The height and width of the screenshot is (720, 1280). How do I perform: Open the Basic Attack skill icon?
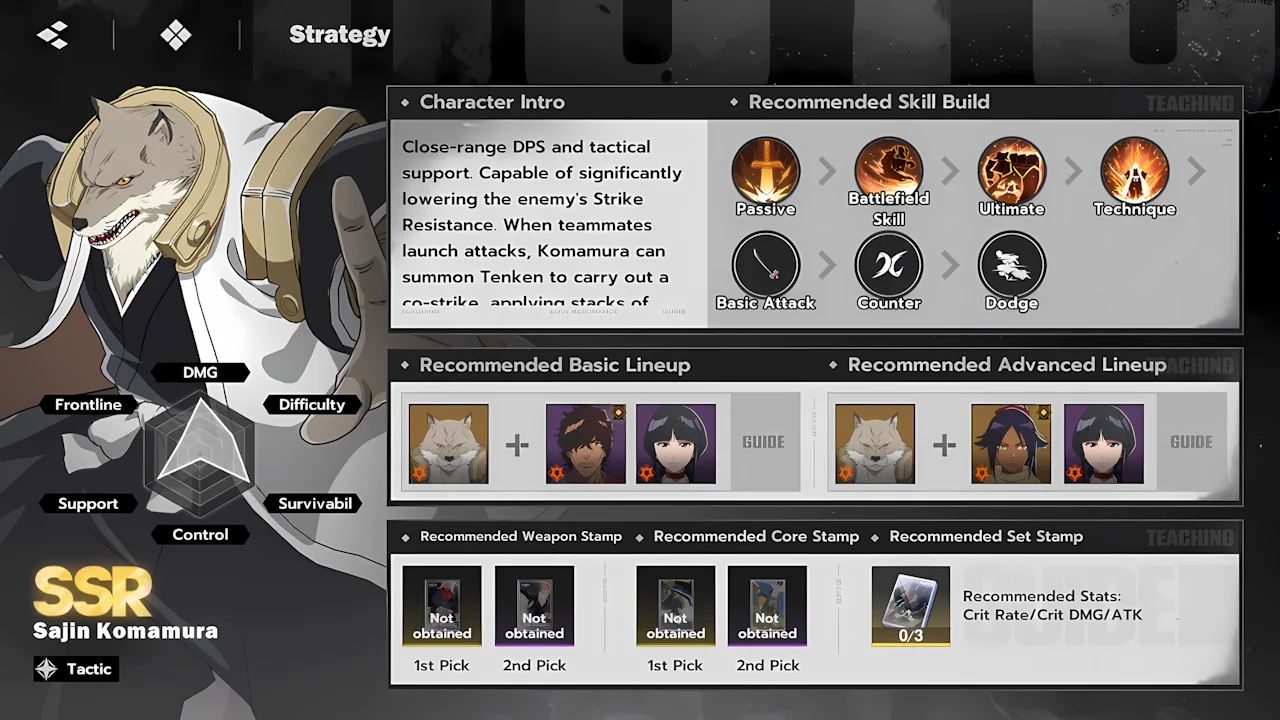[765, 266]
